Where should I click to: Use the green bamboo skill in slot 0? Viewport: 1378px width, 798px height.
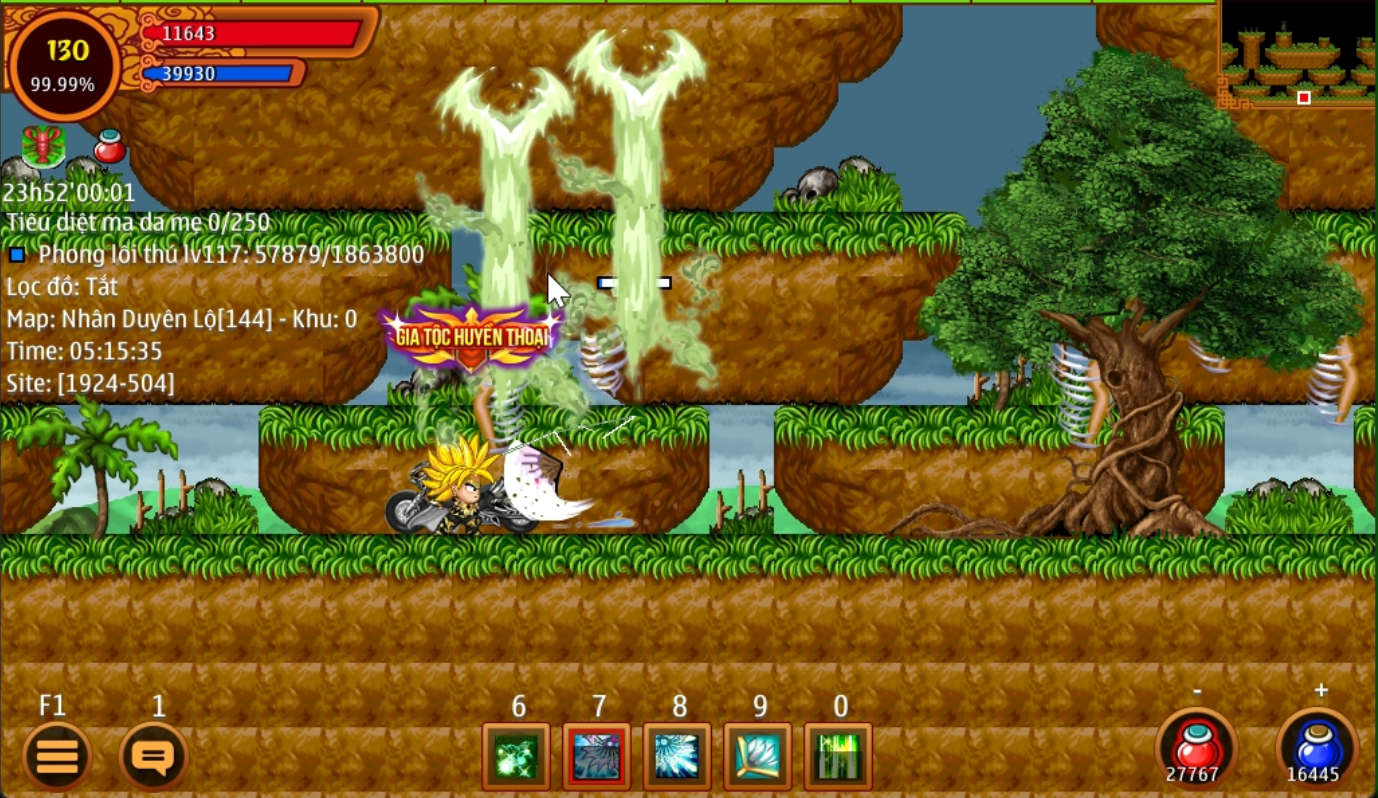[838, 757]
